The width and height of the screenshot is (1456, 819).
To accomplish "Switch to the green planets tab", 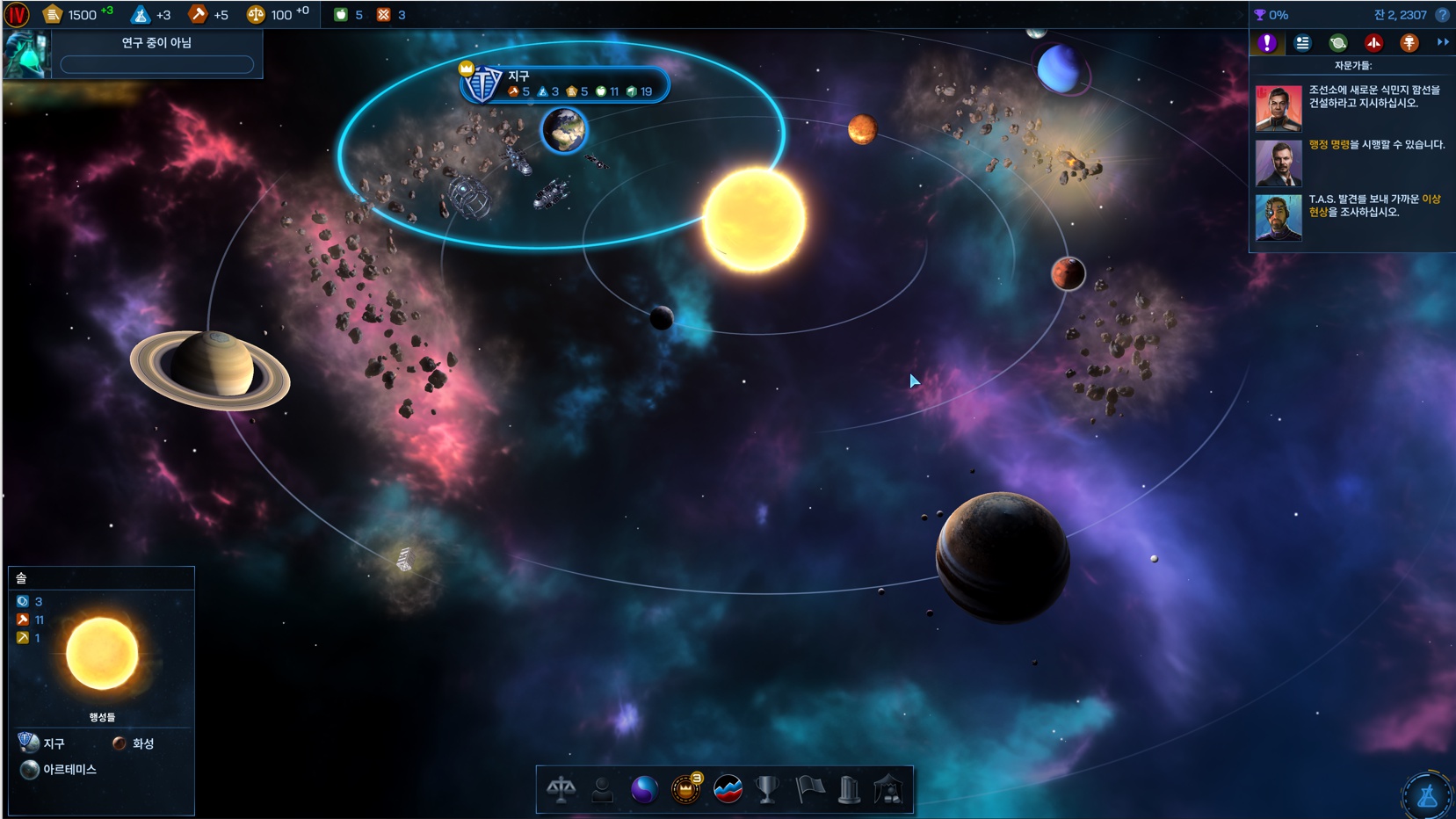I will click(1337, 42).
